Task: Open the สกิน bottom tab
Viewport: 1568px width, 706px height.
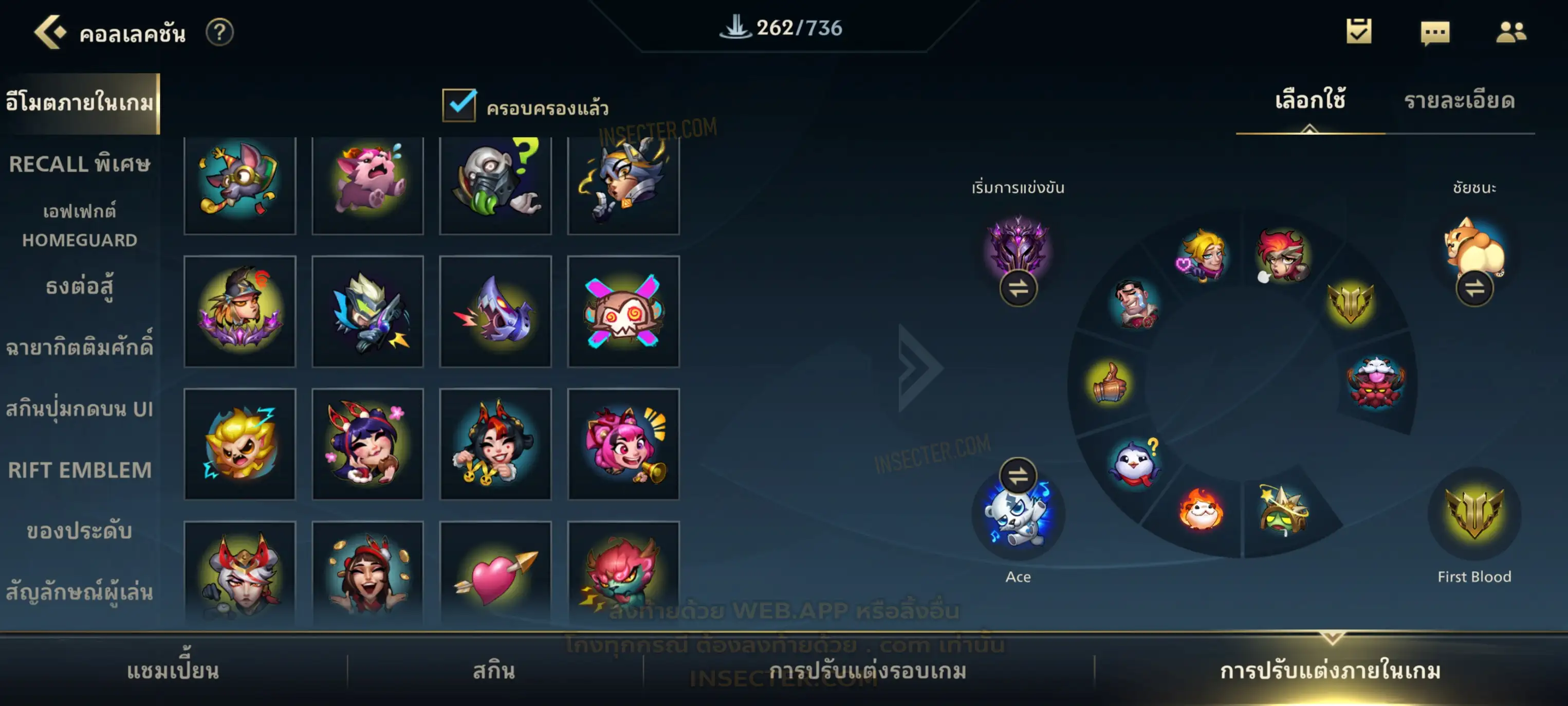Action: click(494, 671)
